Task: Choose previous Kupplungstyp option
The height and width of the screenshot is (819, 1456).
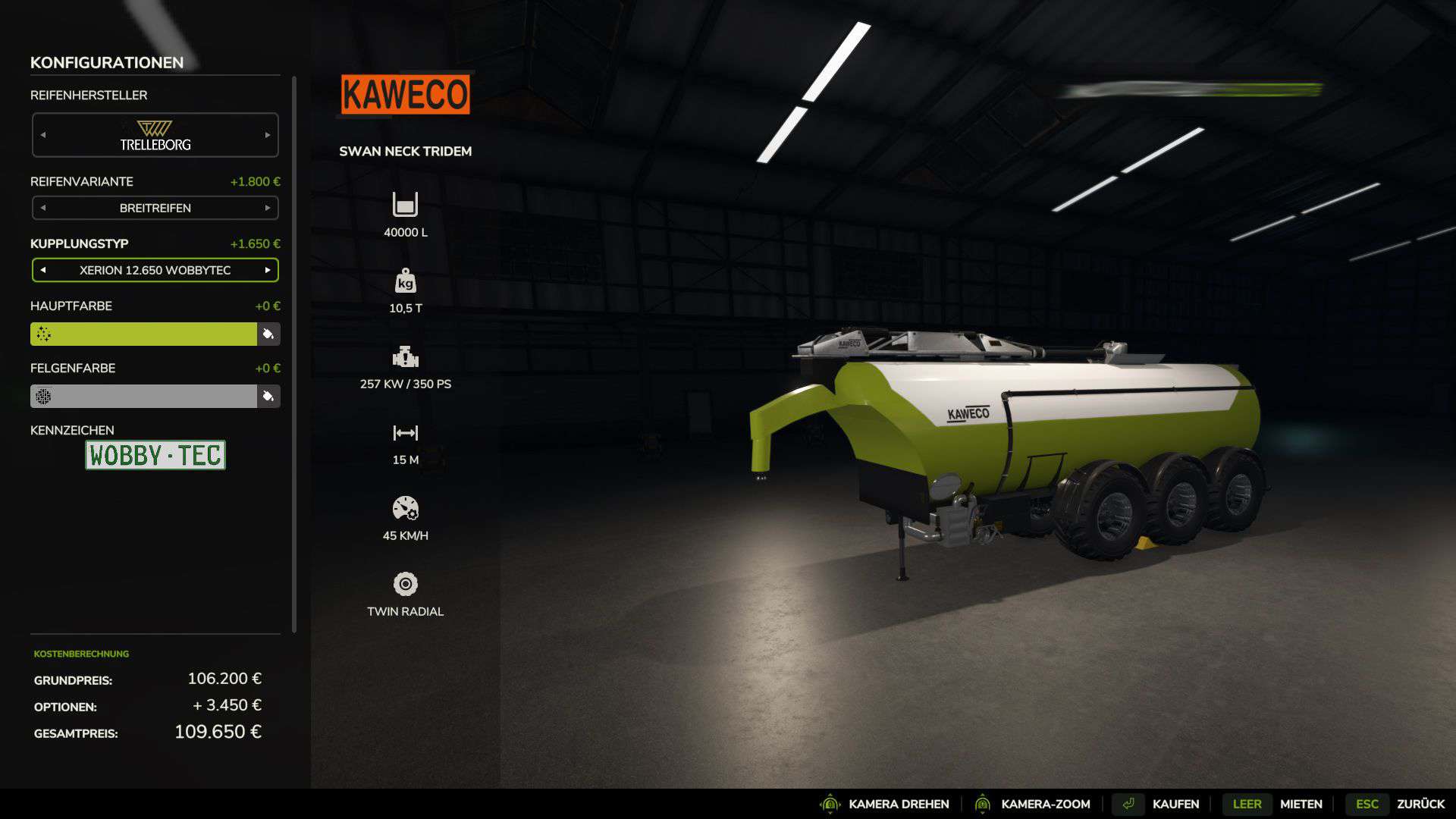Action: pos(43,270)
